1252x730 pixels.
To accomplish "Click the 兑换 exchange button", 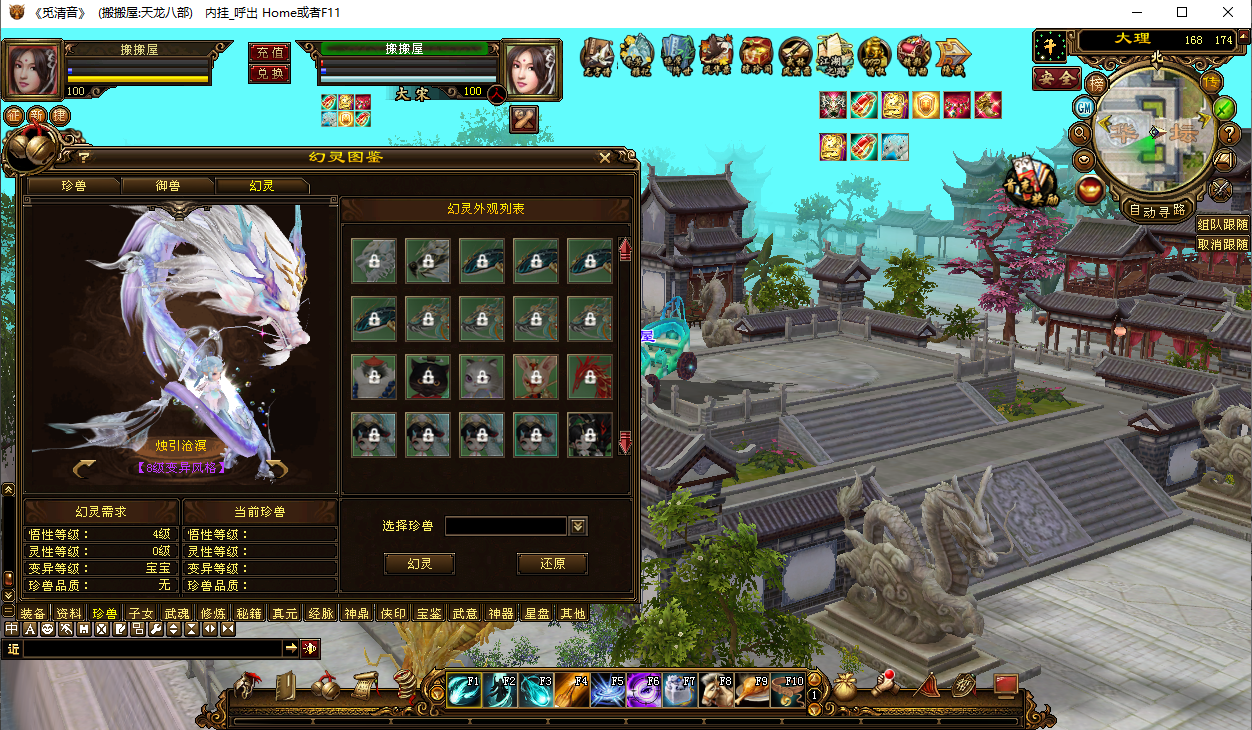I will 269,73.
